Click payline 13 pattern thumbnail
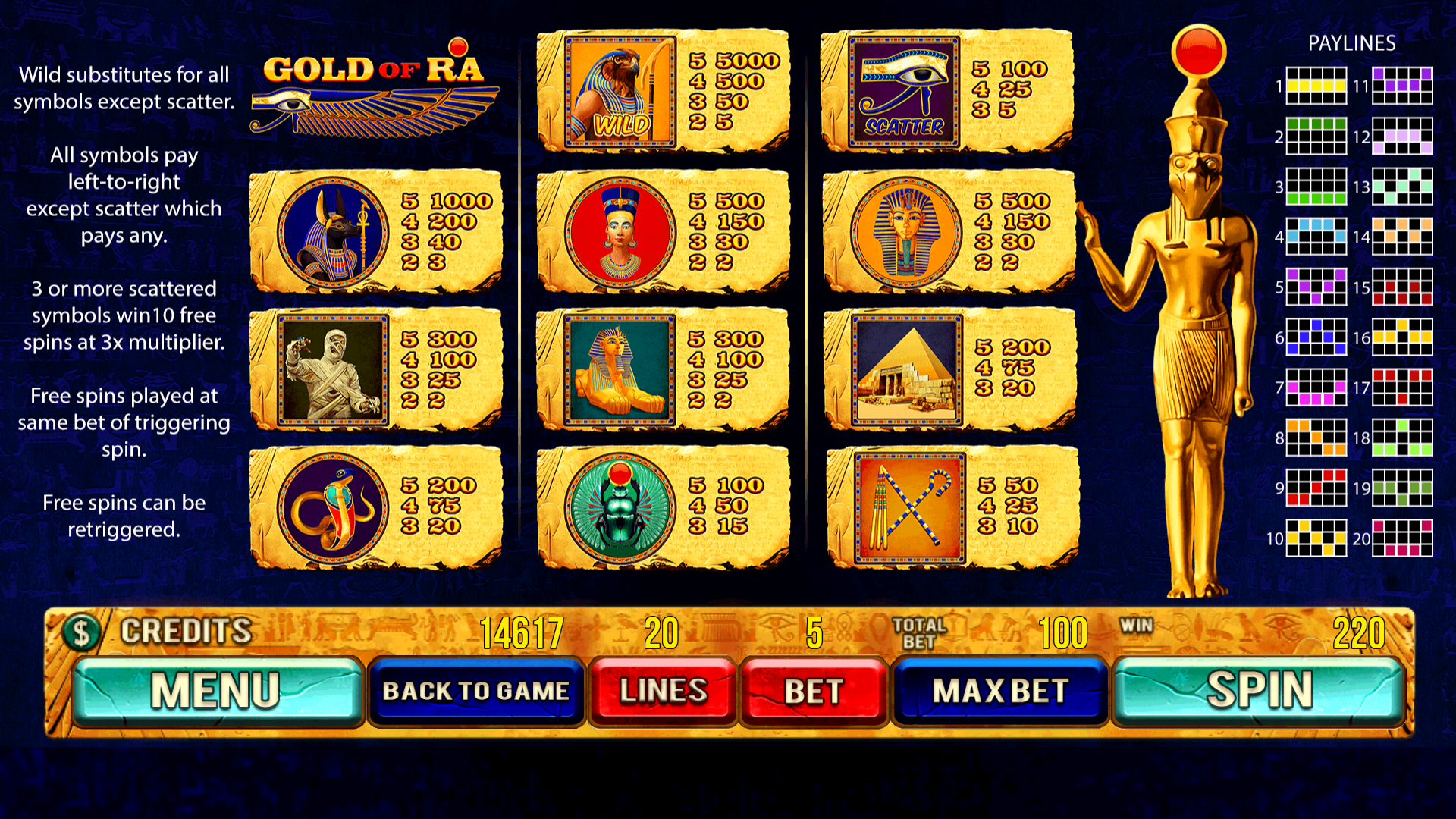Screen dimensions: 1456x819 click(x=1404, y=187)
